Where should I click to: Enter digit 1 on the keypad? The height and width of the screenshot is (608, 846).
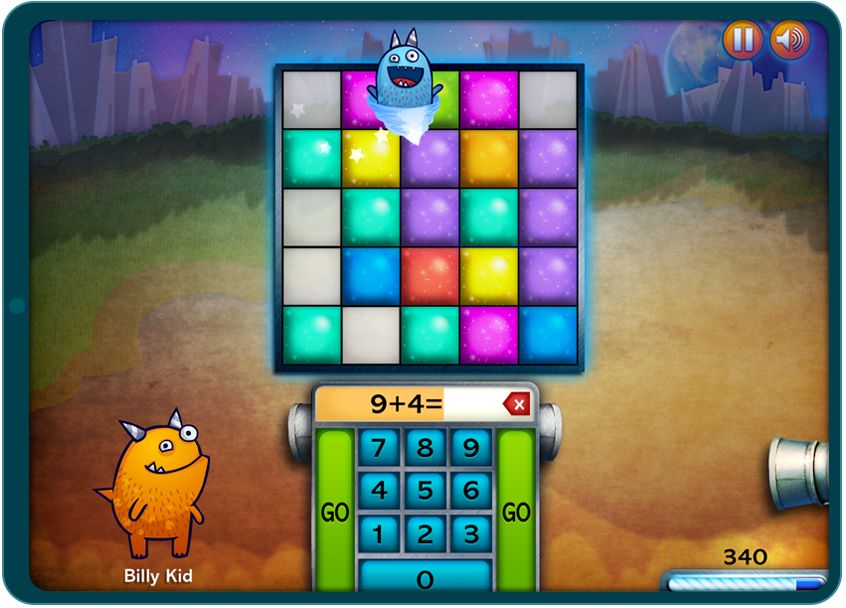click(x=379, y=533)
